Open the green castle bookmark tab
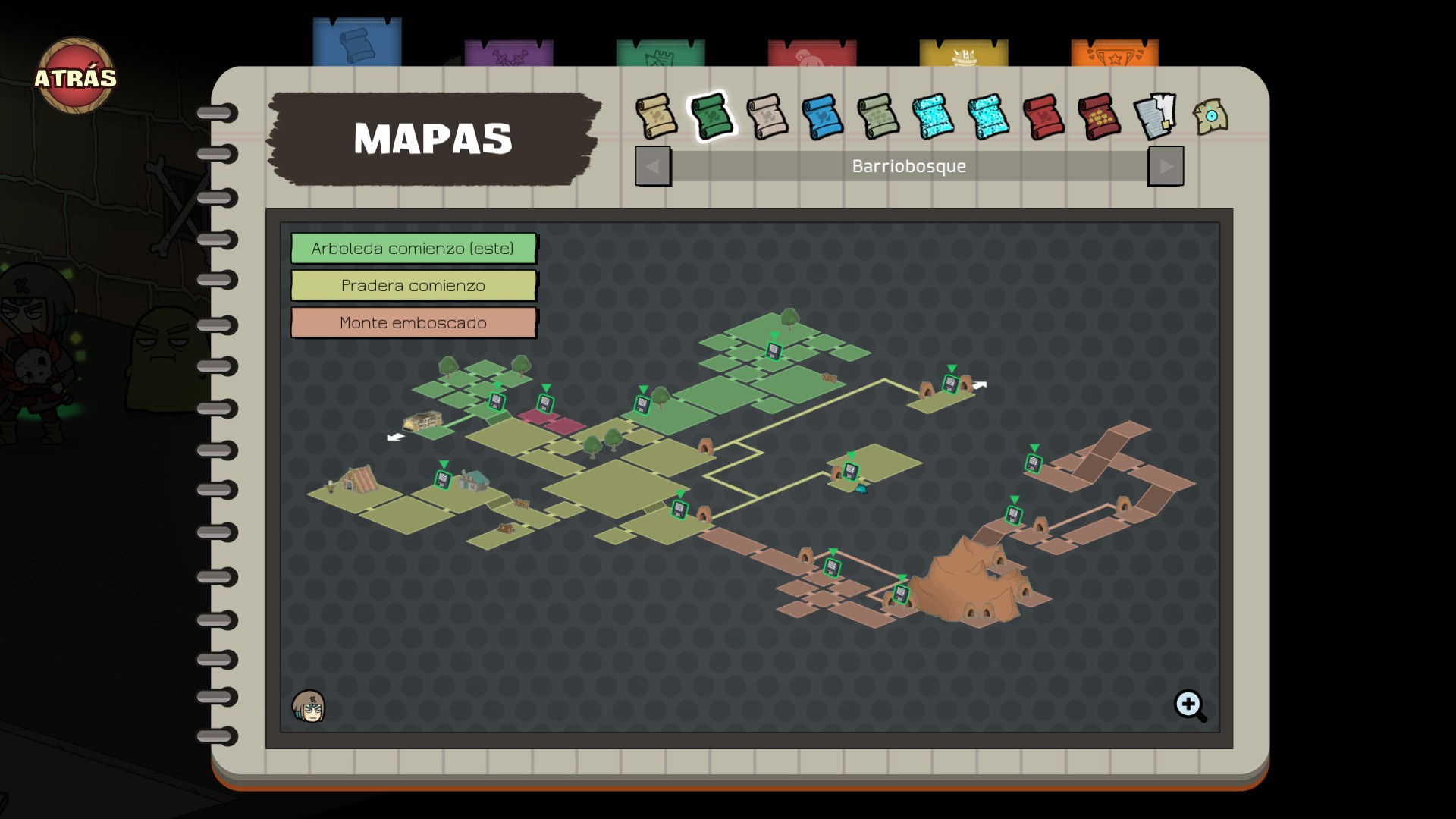 pos(660,55)
